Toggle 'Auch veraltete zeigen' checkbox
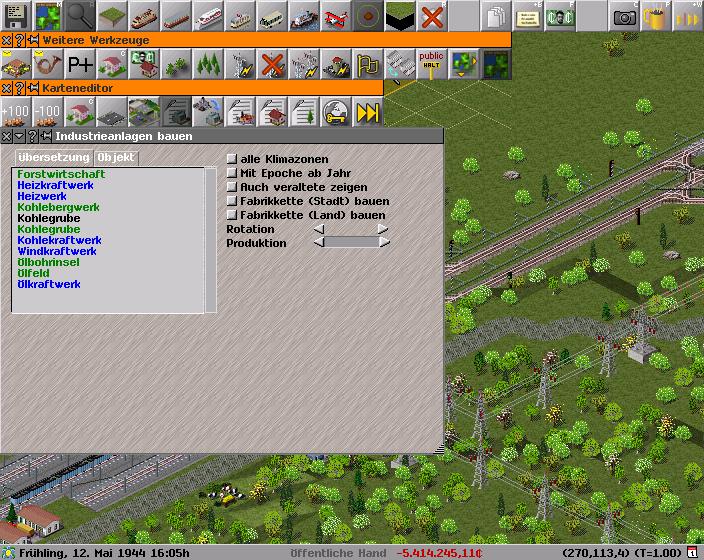 [232, 187]
